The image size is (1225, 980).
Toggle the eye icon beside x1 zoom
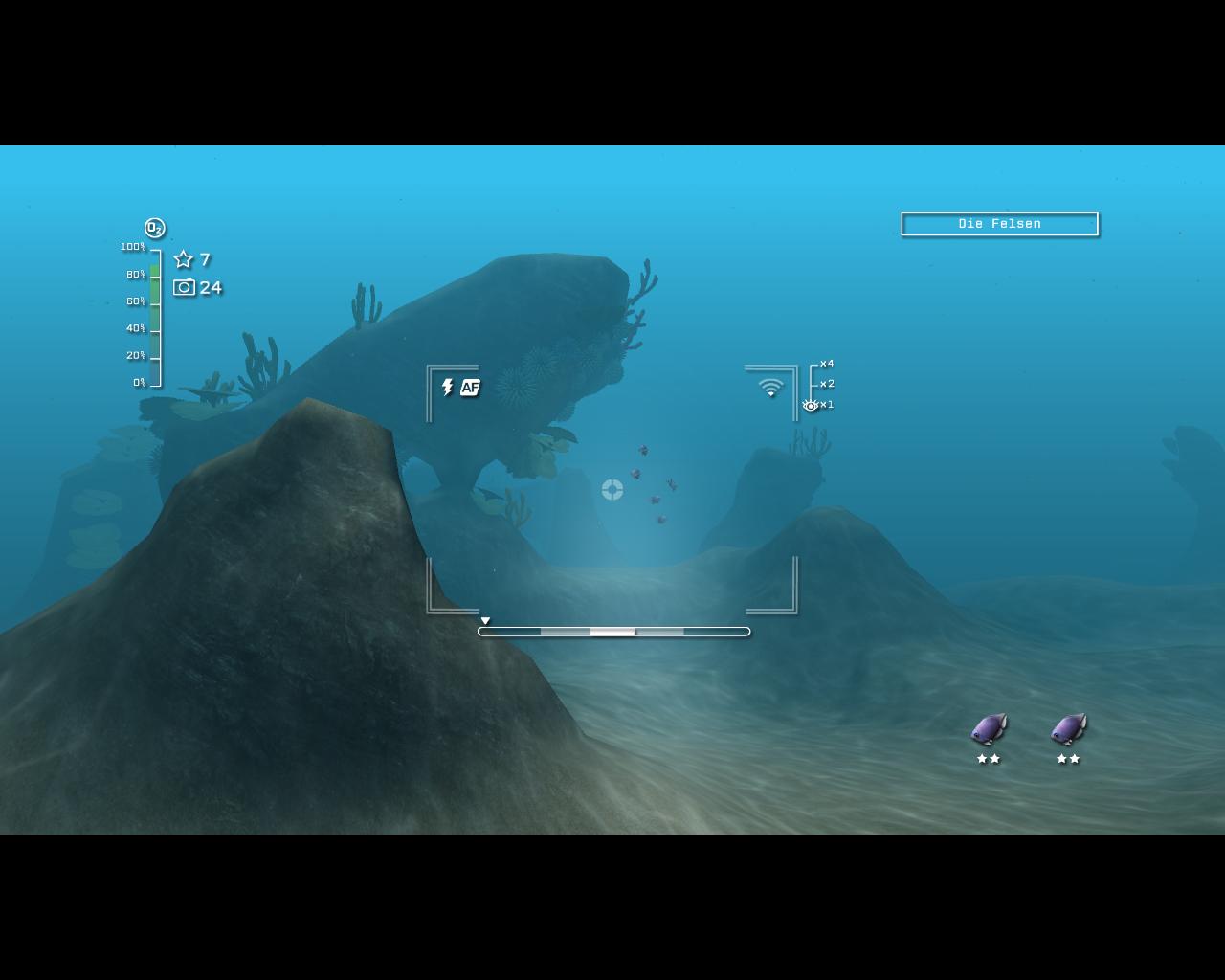point(809,405)
